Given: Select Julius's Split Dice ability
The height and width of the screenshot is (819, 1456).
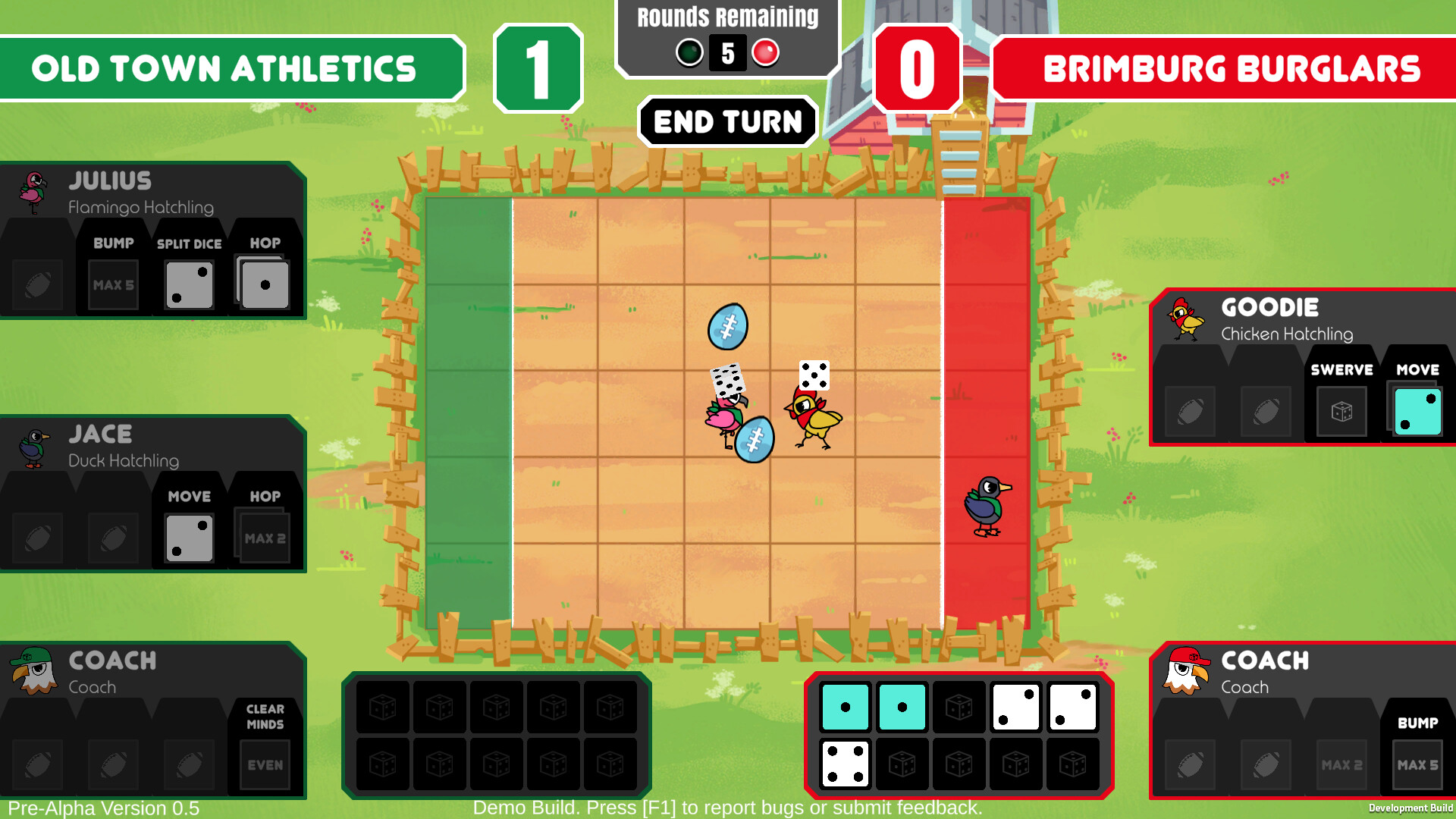Looking at the screenshot, I should coord(188,284).
